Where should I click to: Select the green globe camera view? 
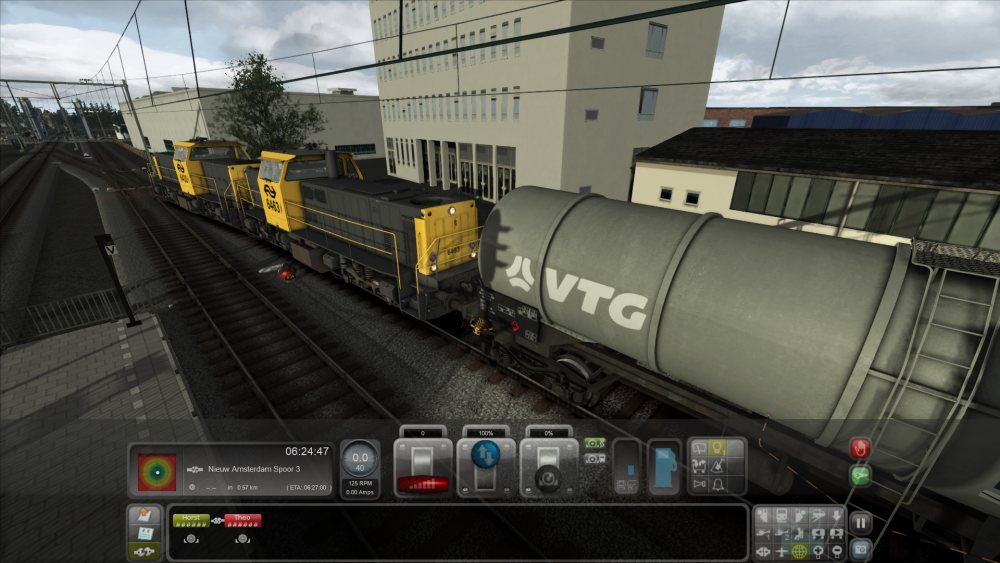pyautogui.click(x=799, y=551)
